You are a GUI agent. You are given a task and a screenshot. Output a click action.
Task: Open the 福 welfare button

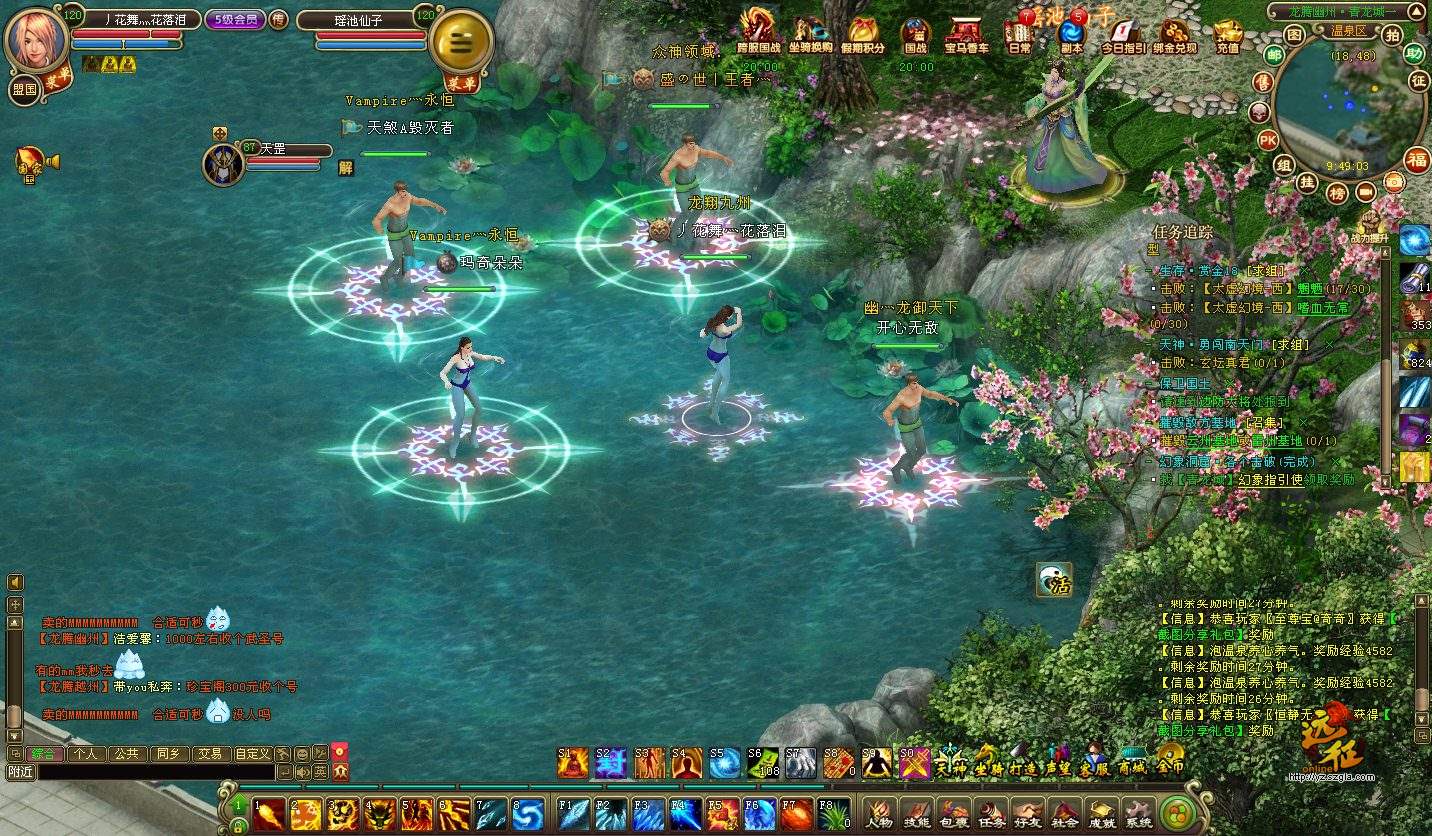click(1416, 159)
